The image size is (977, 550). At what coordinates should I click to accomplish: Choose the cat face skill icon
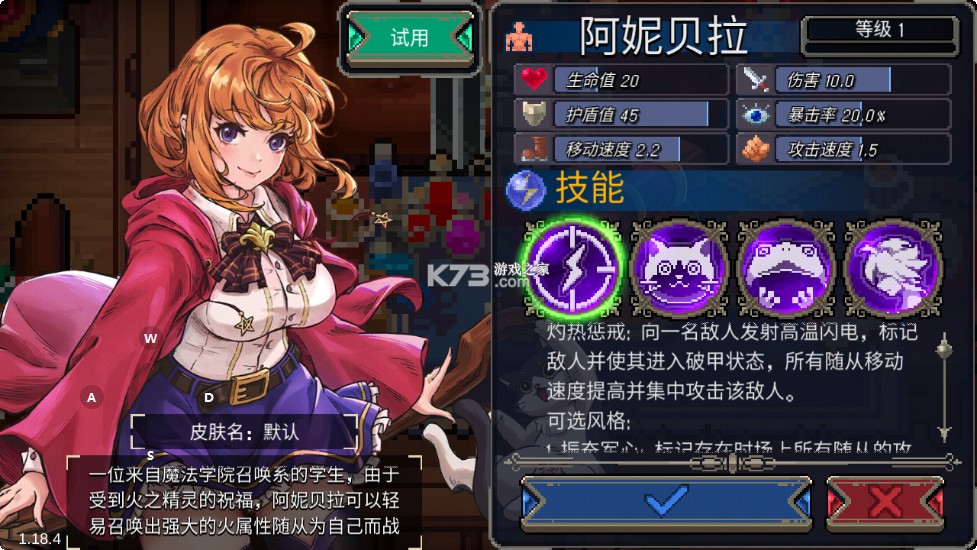tap(679, 267)
